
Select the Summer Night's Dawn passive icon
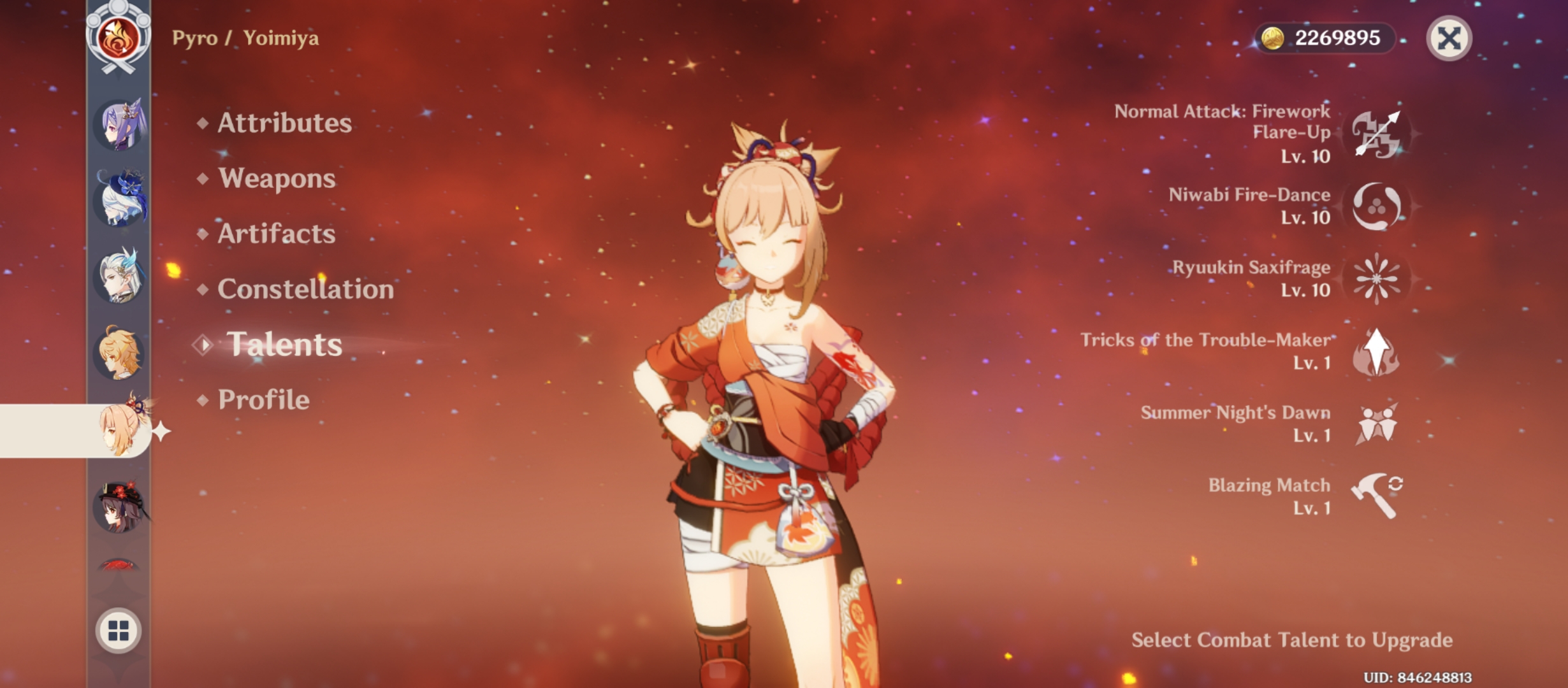coord(1376,426)
